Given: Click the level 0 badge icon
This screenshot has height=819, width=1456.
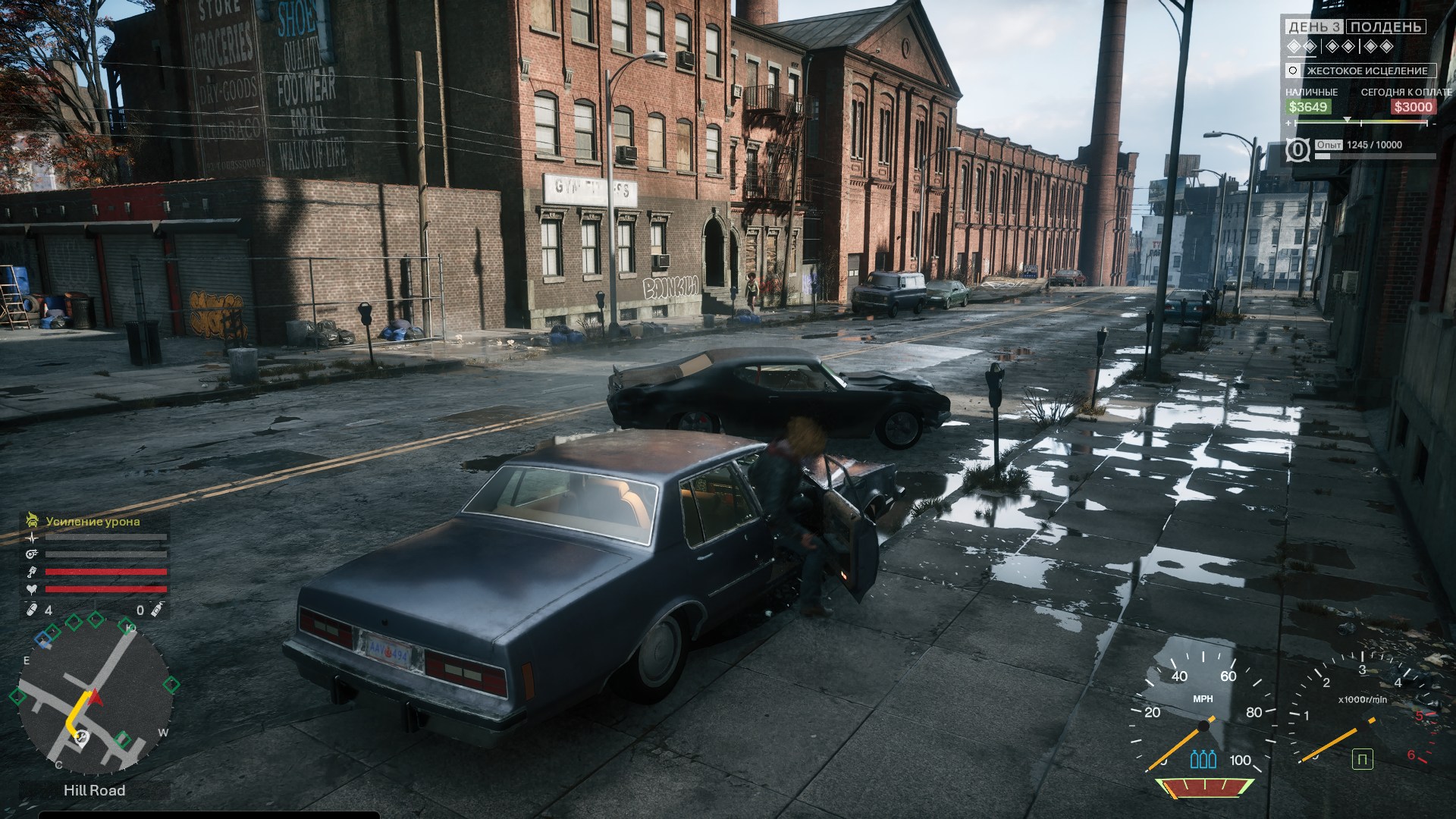Looking at the screenshot, I should point(1298,150).
